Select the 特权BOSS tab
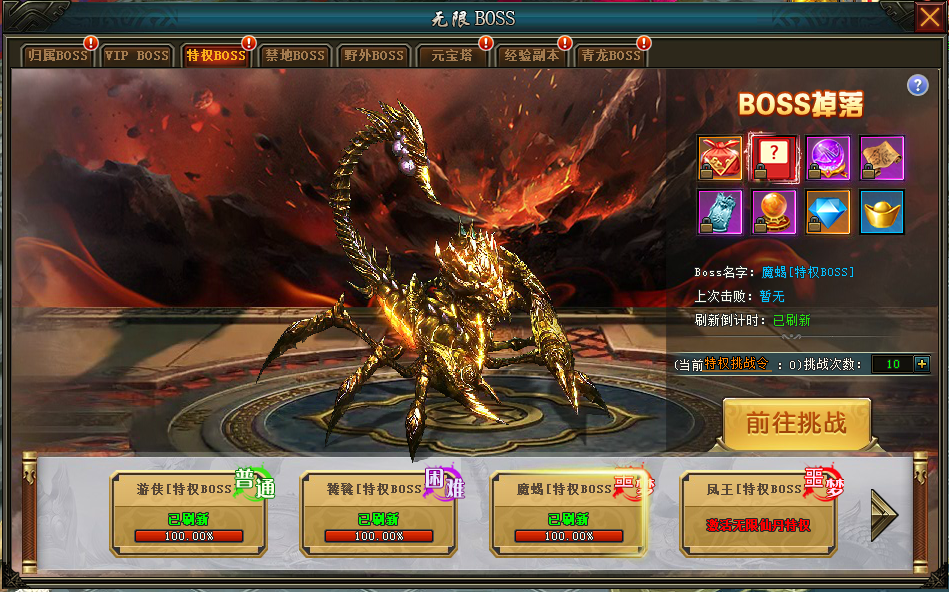 pyautogui.click(x=215, y=56)
